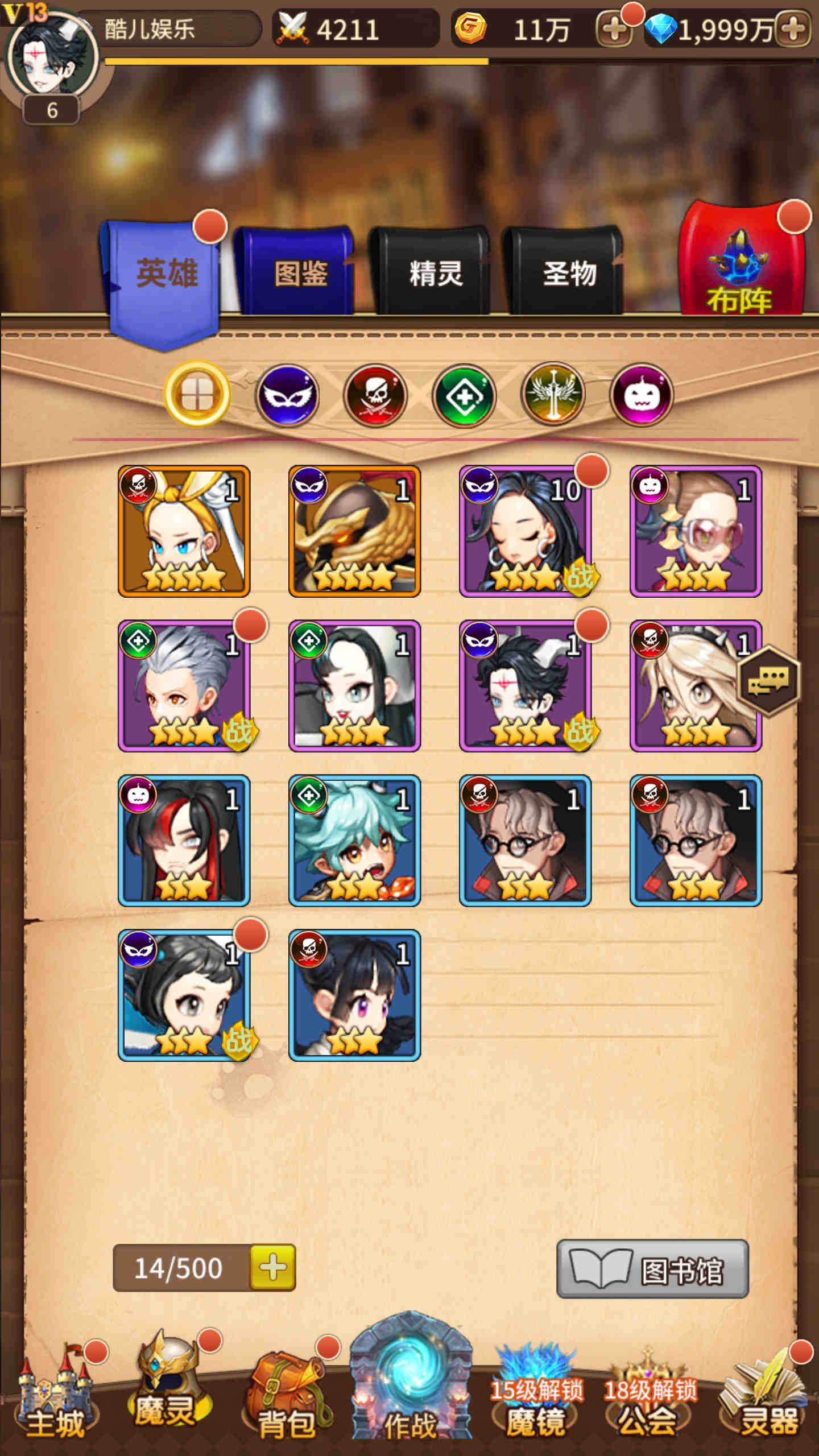This screenshot has height=1456, width=819.
Task: Show all heroes with the gold grid filter
Action: pos(197,394)
